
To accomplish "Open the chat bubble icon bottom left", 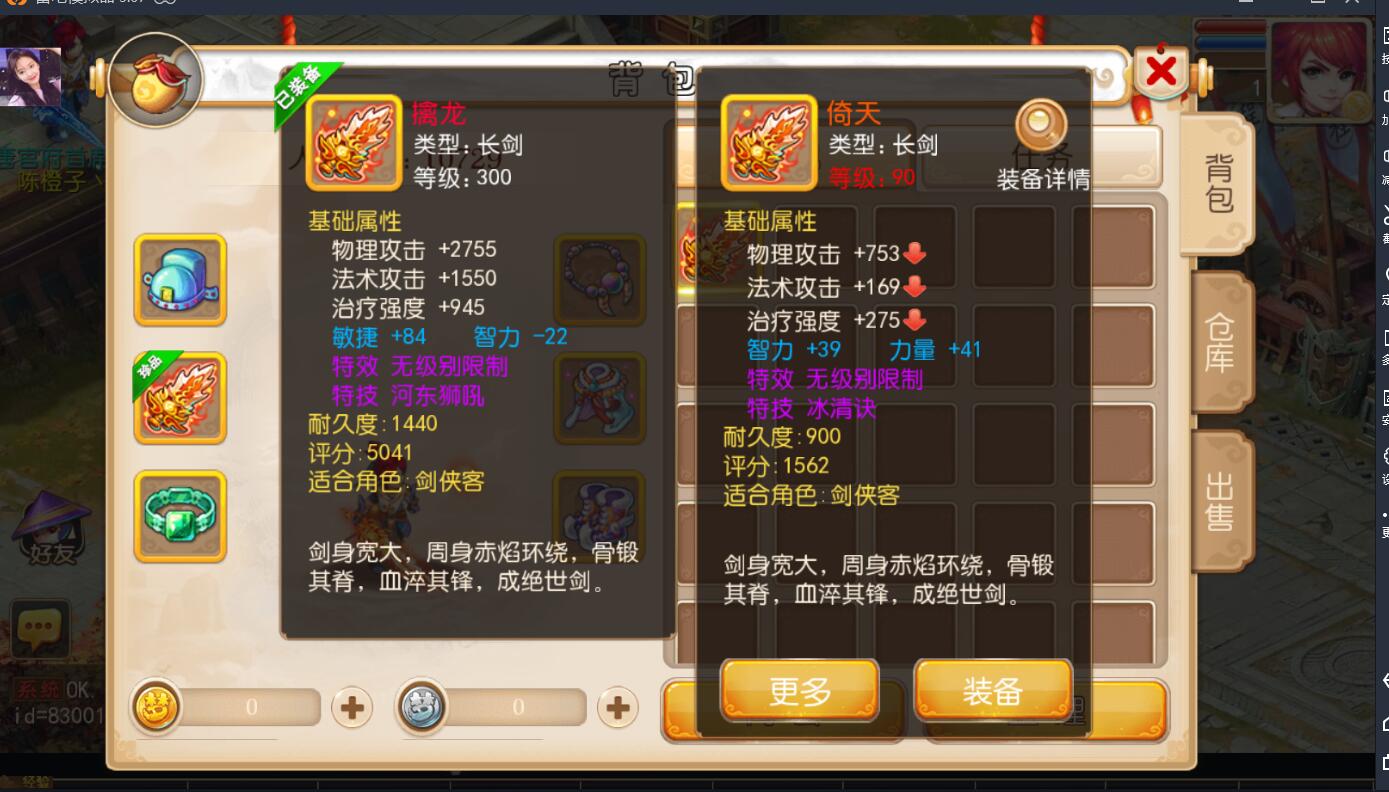I will tap(40, 630).
